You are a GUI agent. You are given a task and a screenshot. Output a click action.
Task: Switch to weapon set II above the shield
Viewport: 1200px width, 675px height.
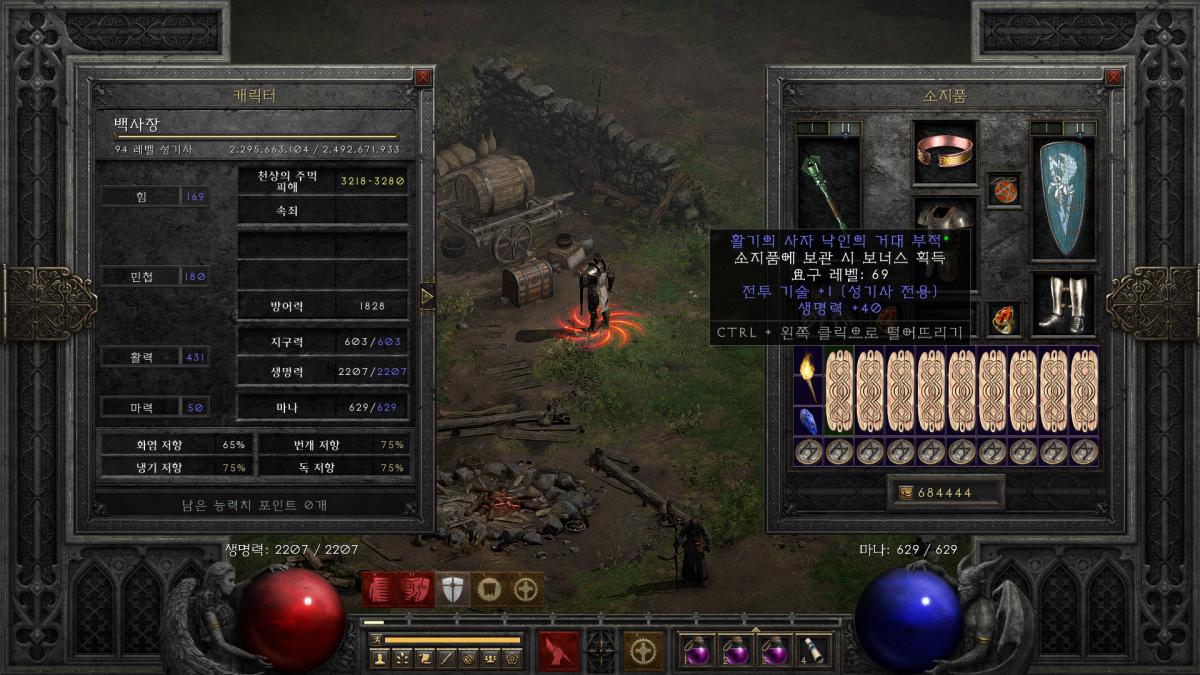point(1078,128)
